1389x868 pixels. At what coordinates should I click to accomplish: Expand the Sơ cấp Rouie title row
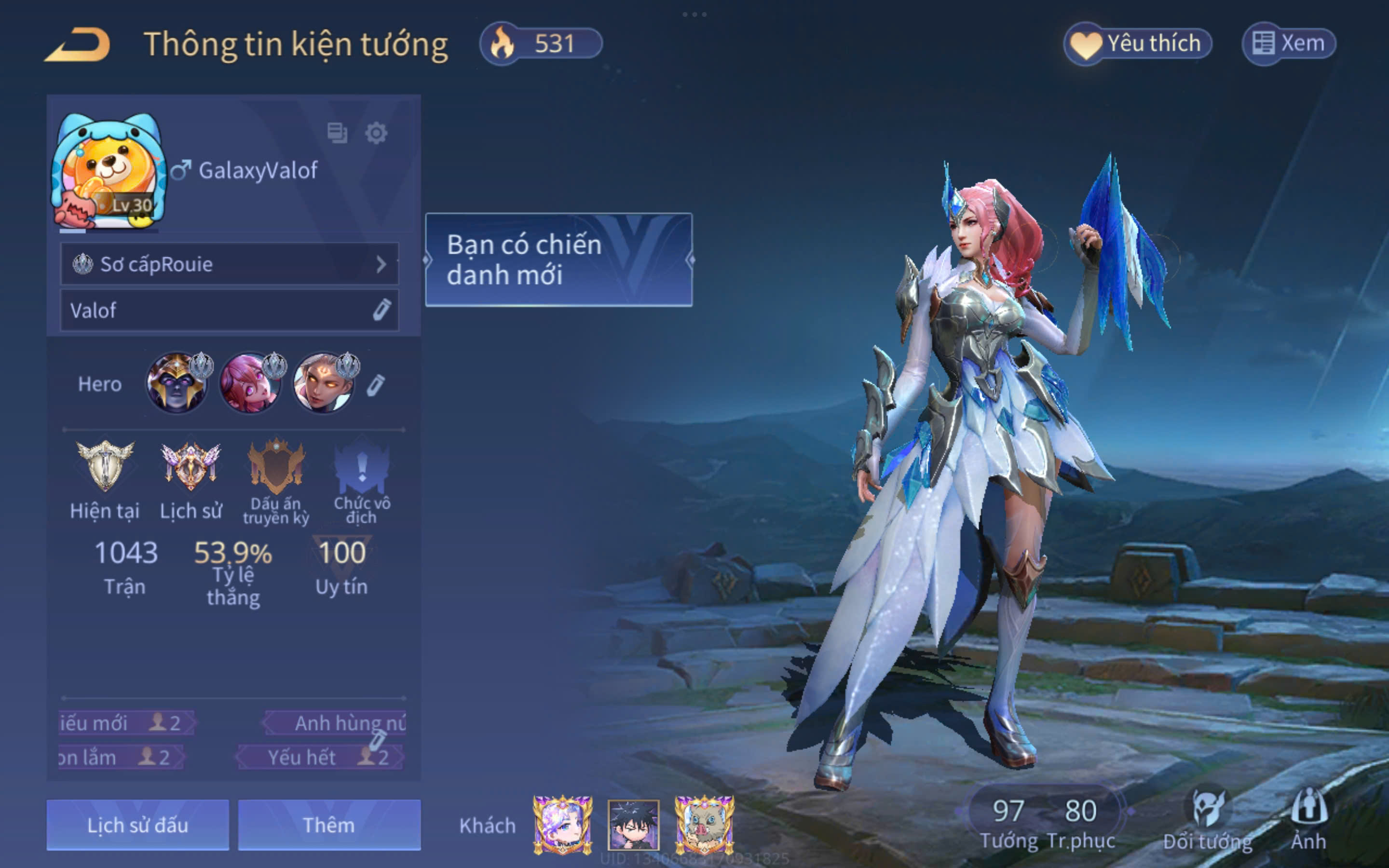[x=230, y=264]
